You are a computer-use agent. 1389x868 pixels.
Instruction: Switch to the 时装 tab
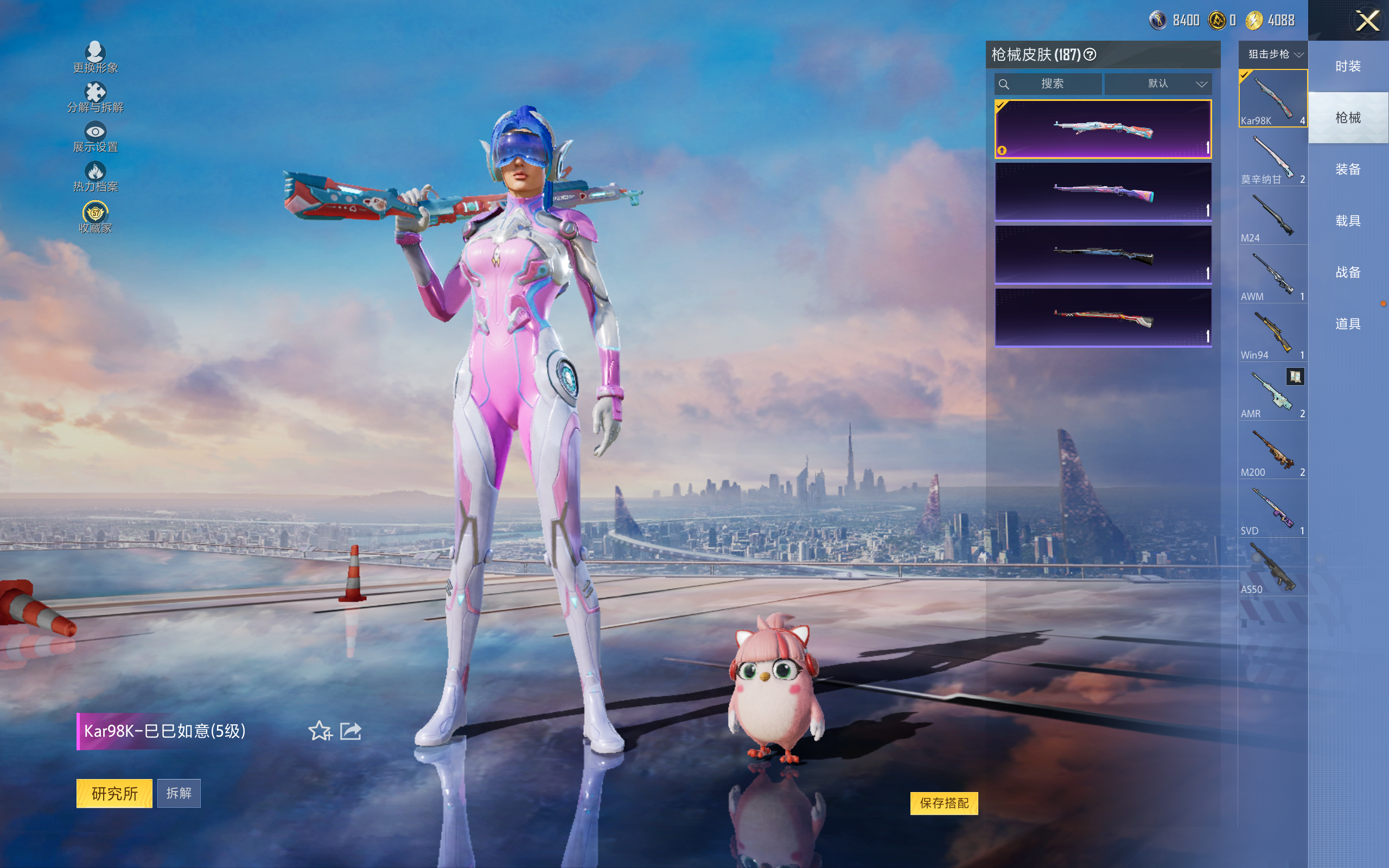tap(1347, 66)
